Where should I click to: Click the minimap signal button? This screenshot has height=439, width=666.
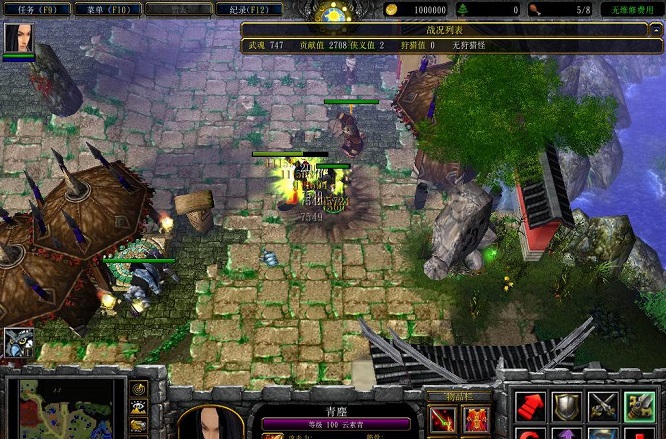140,388
